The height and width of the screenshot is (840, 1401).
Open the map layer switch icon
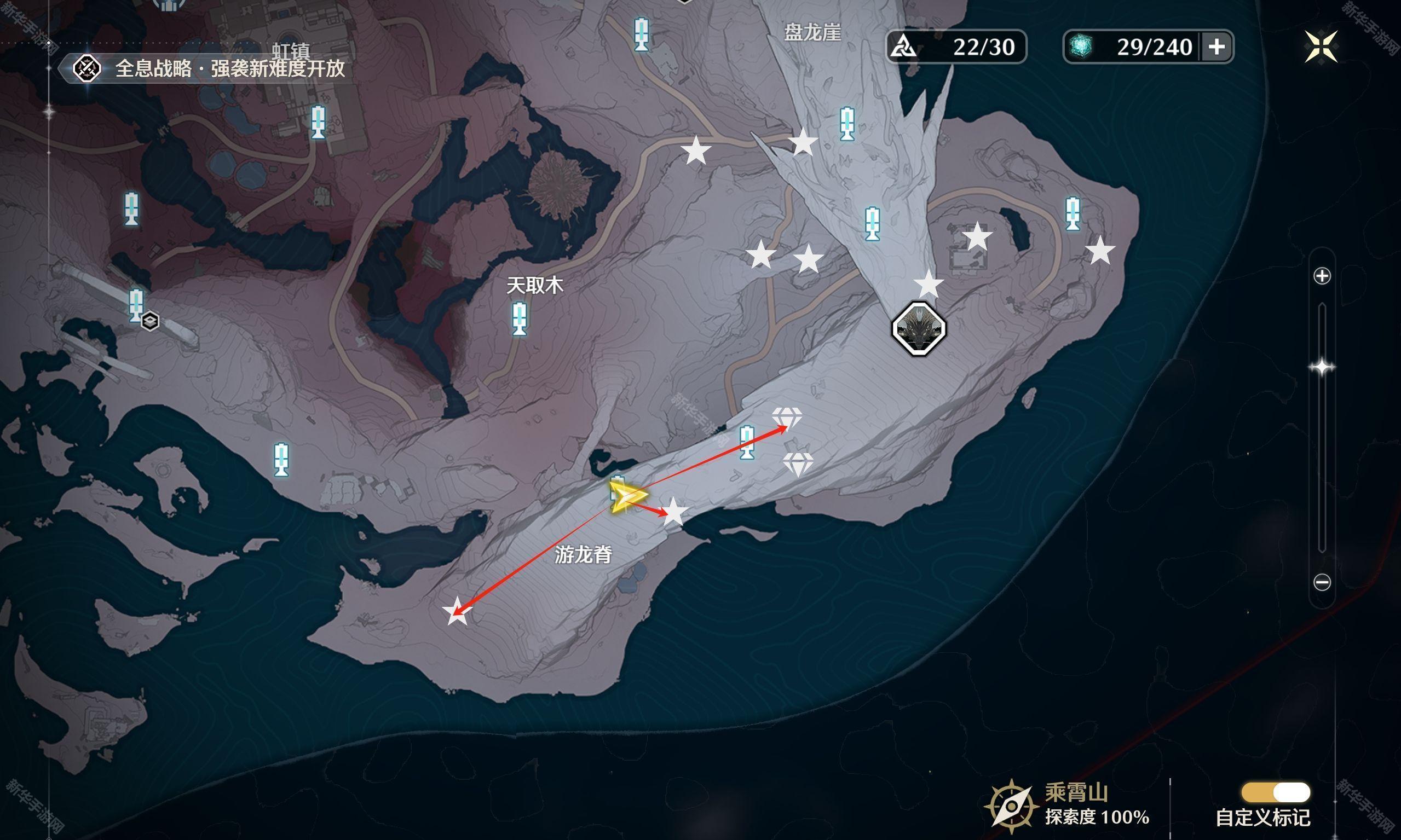[x=150, y=321]
